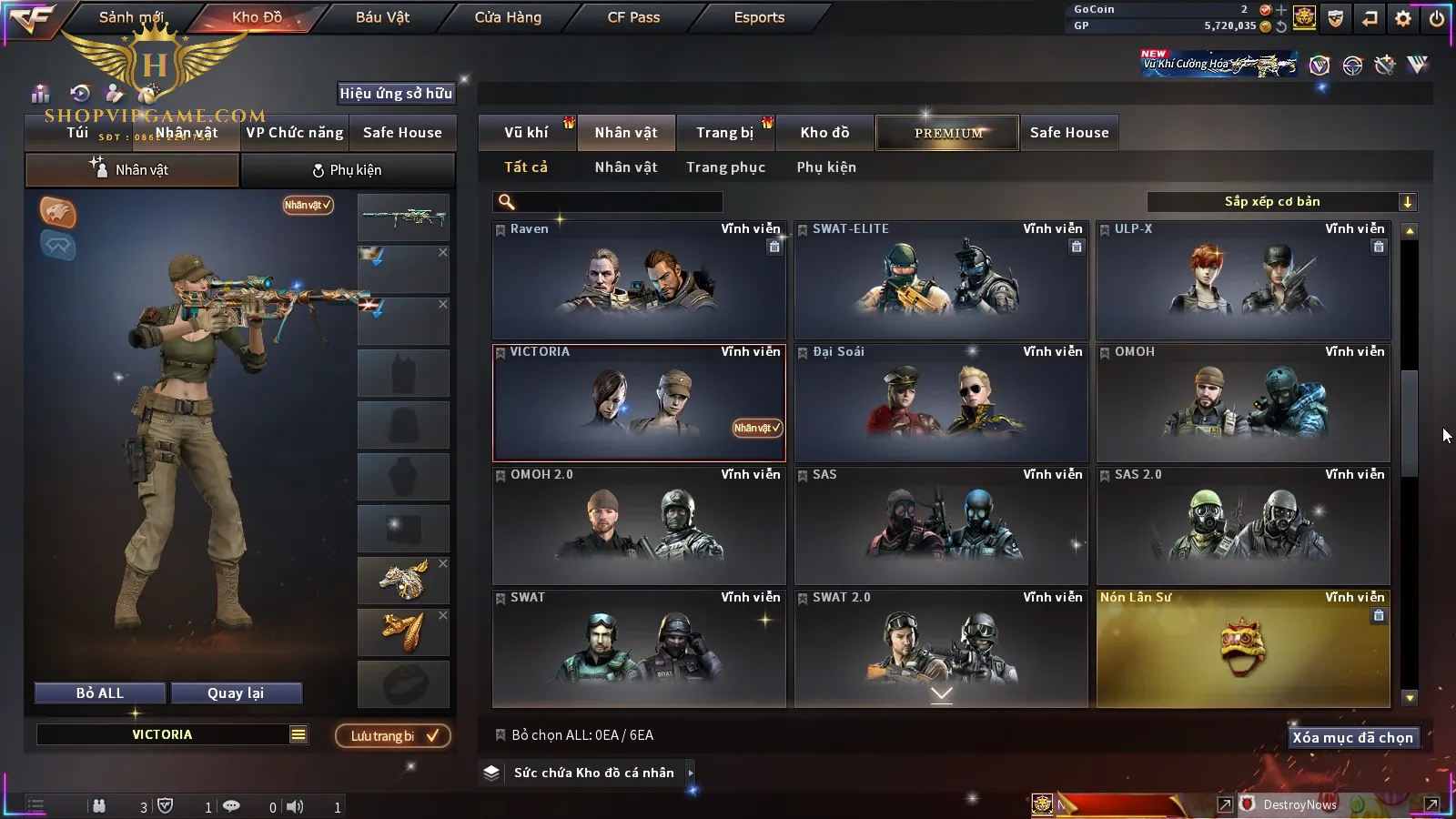The width and height of the screenshot is (1456, 819).
Task: Click Xóa mục đã chọn button
Action: tap(1352, 737)
